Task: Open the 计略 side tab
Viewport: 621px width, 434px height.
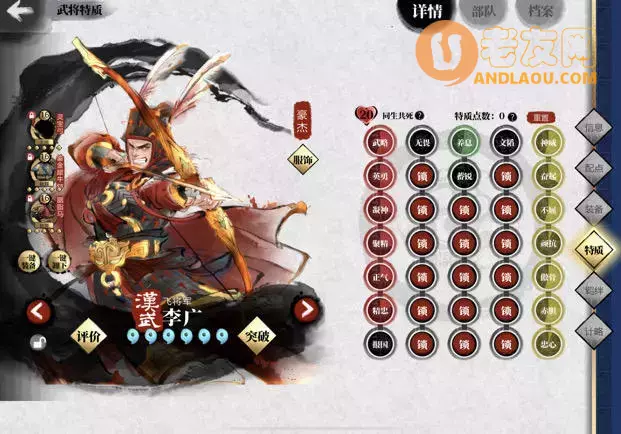Action: pos(594,332)
